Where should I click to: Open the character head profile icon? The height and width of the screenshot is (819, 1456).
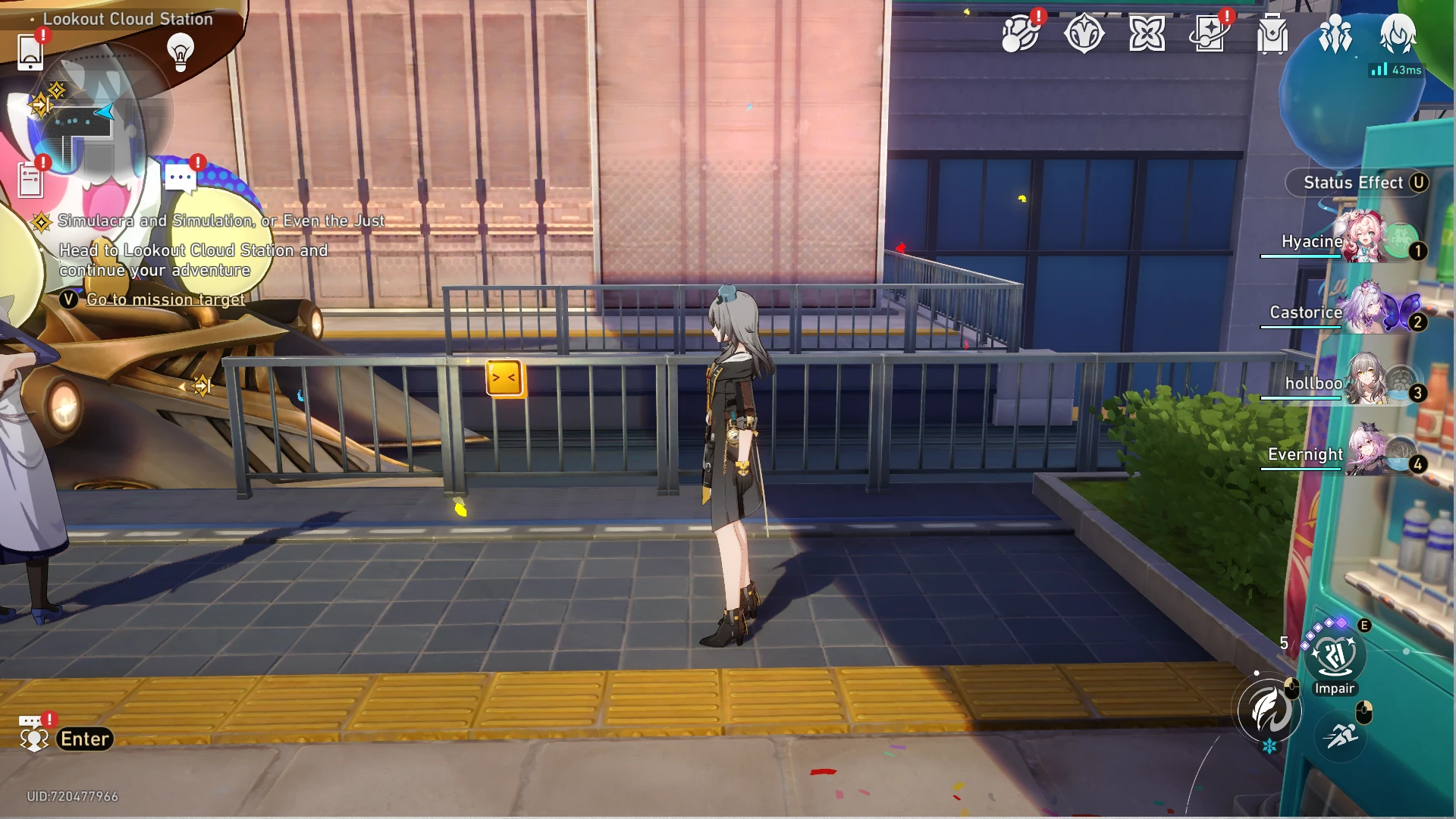1398,34
